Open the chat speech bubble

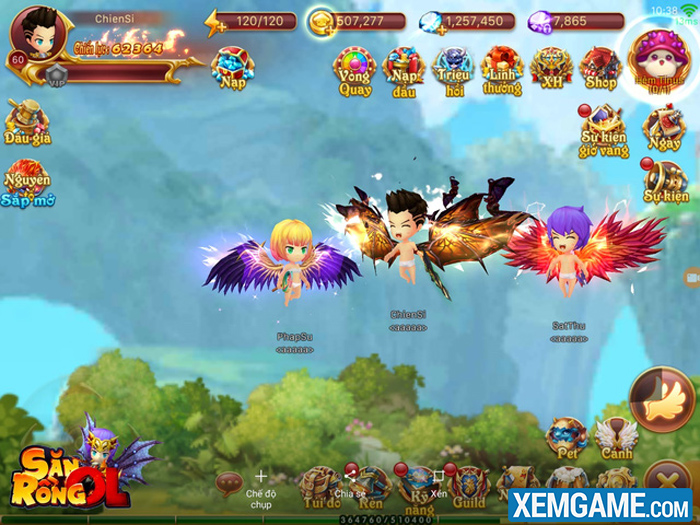(x=229, y=483)
